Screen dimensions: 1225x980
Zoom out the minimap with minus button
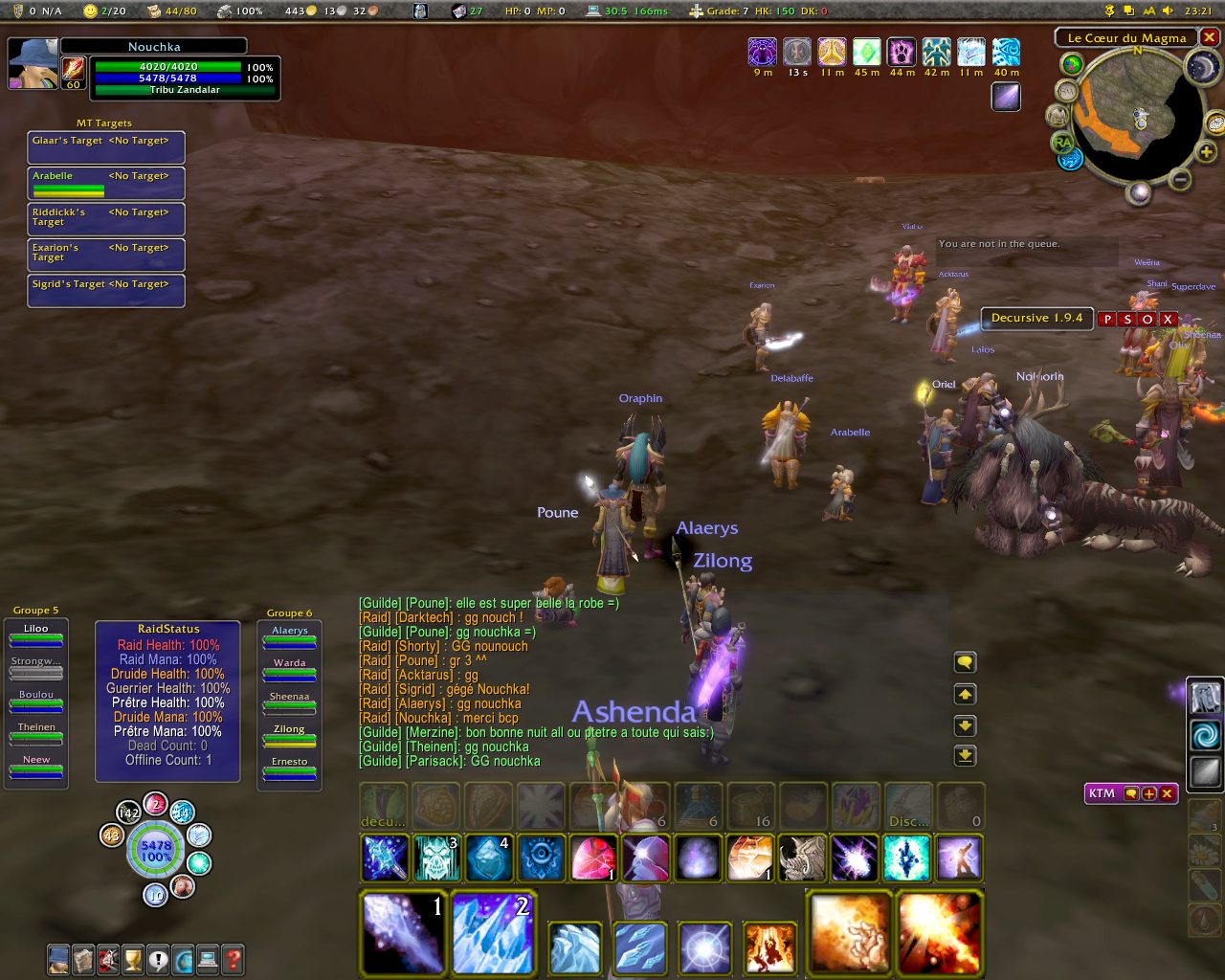tap(1181, 179)
